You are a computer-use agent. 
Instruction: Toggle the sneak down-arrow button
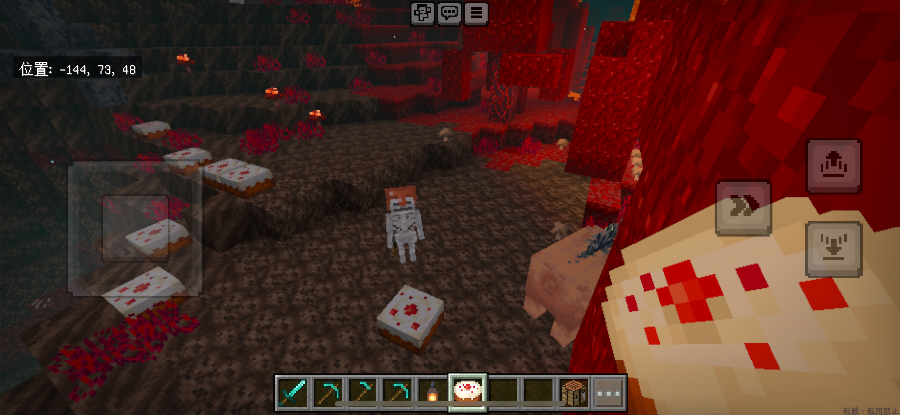[x=834, y=248]
